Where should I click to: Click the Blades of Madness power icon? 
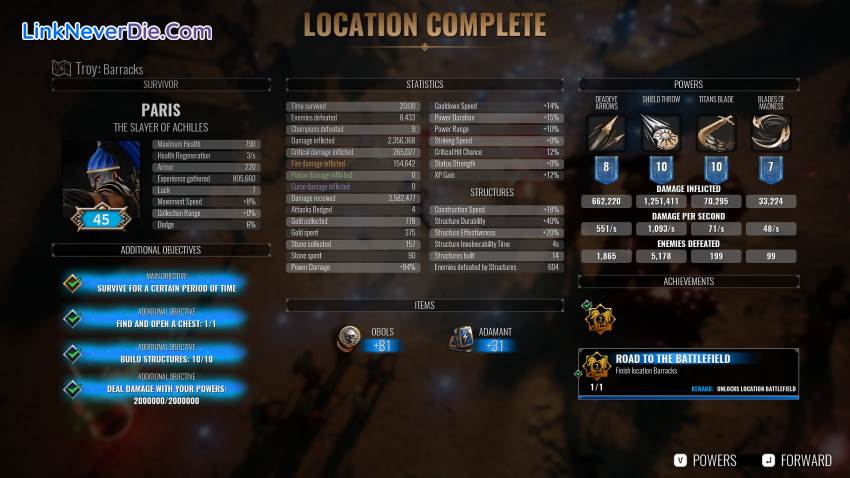tap(771, 134)
